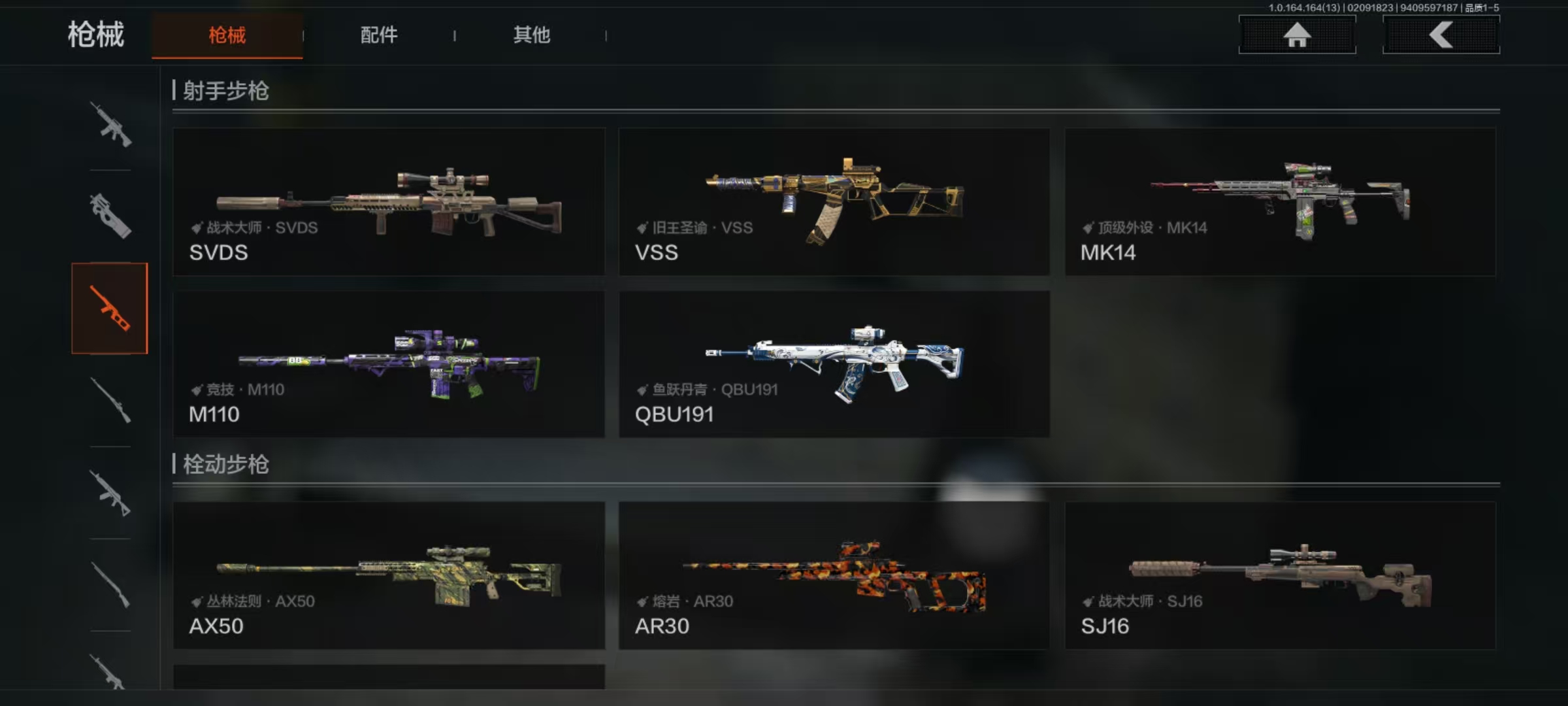Choose the VSS rifle card

point(834,201)
